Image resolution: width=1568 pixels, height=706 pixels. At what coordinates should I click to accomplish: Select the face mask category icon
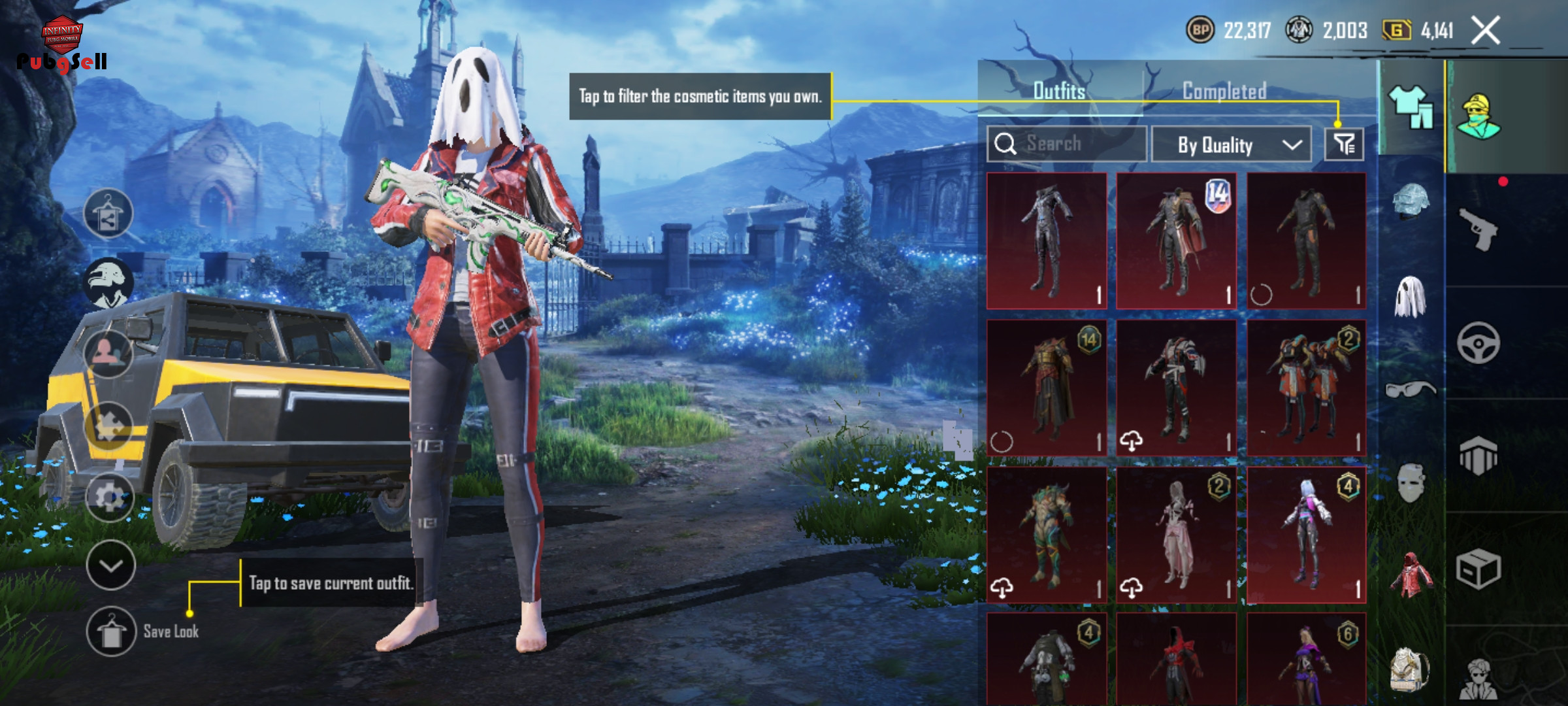click(1410, 482)
